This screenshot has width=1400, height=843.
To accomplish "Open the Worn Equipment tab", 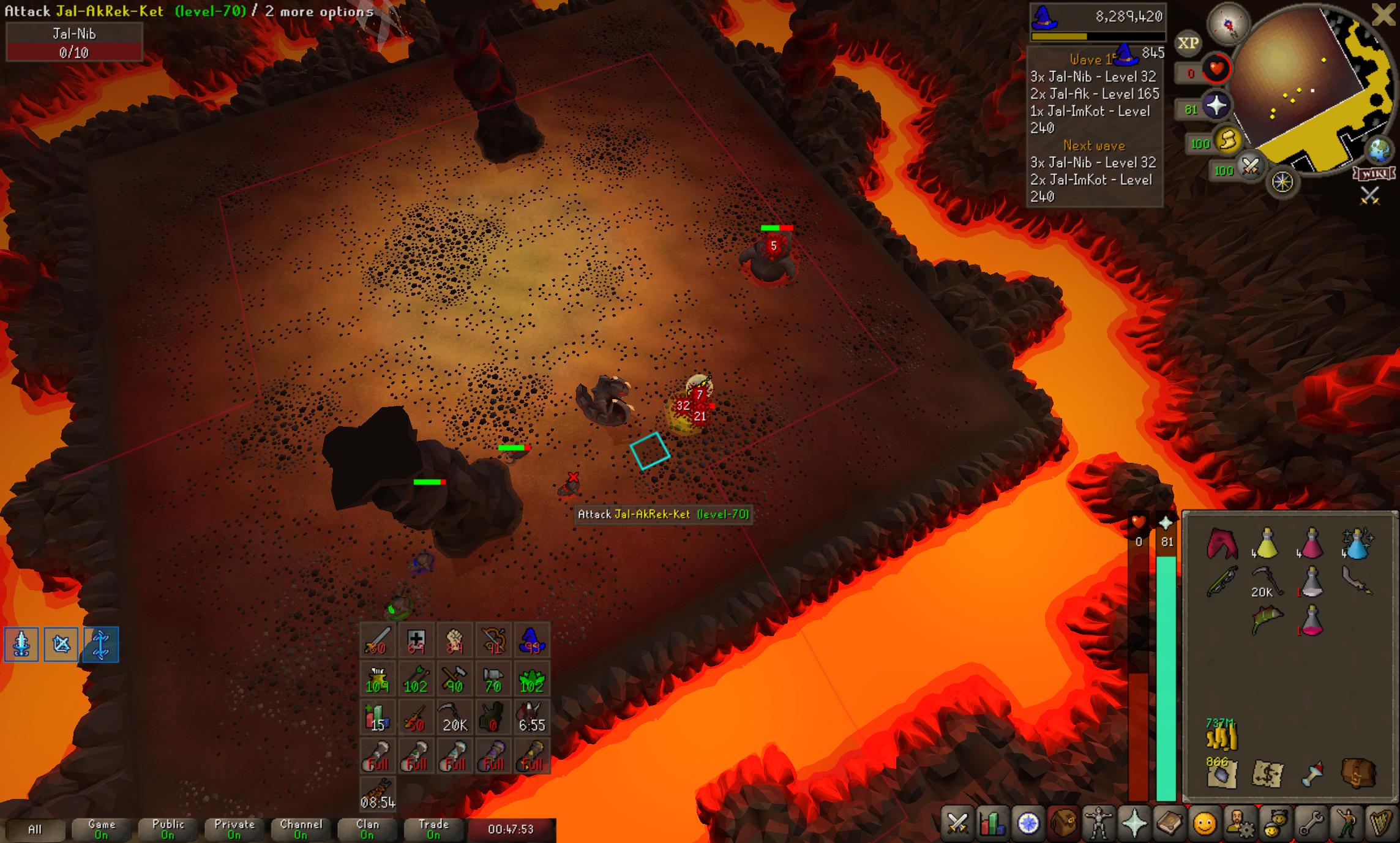I will (x=1098, y=823).
